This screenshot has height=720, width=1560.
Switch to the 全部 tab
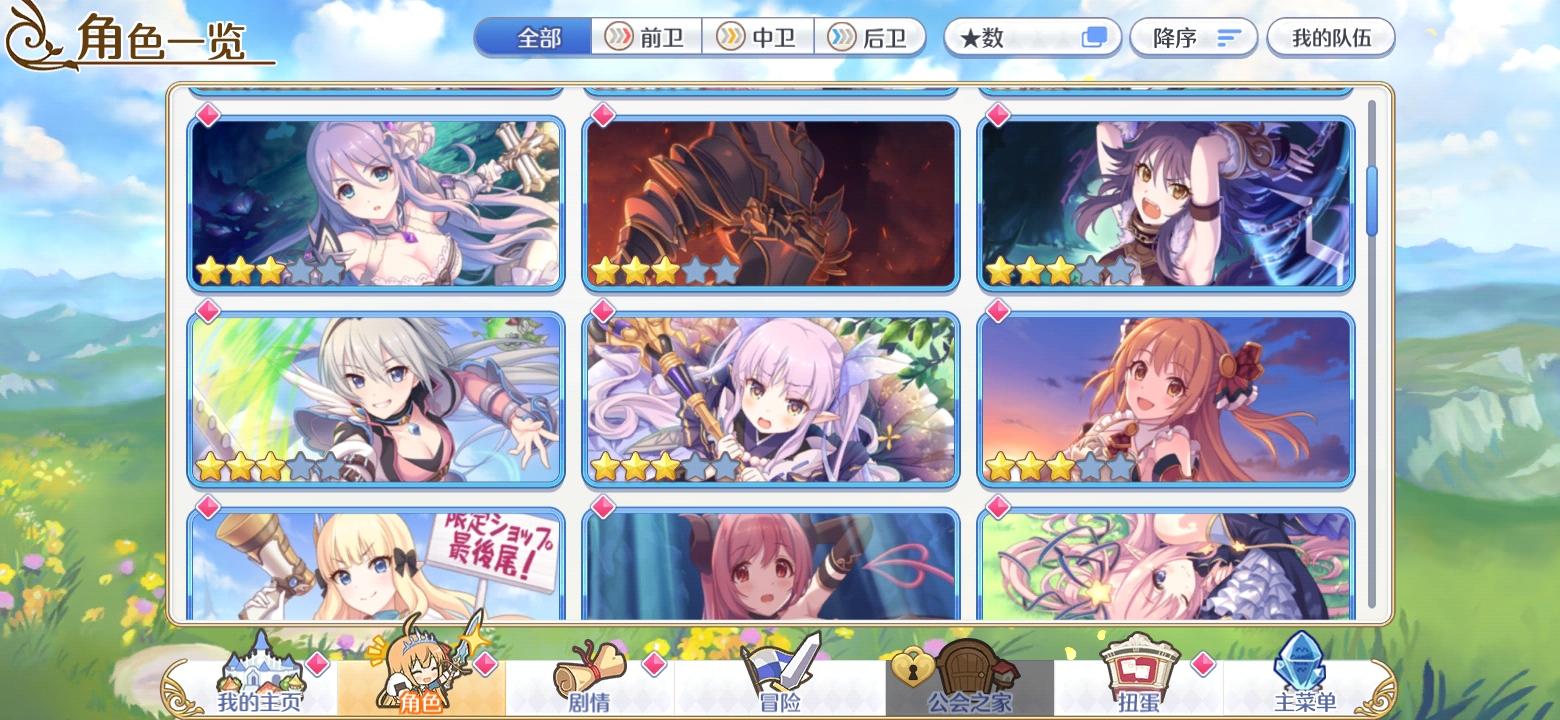[533, 36]
